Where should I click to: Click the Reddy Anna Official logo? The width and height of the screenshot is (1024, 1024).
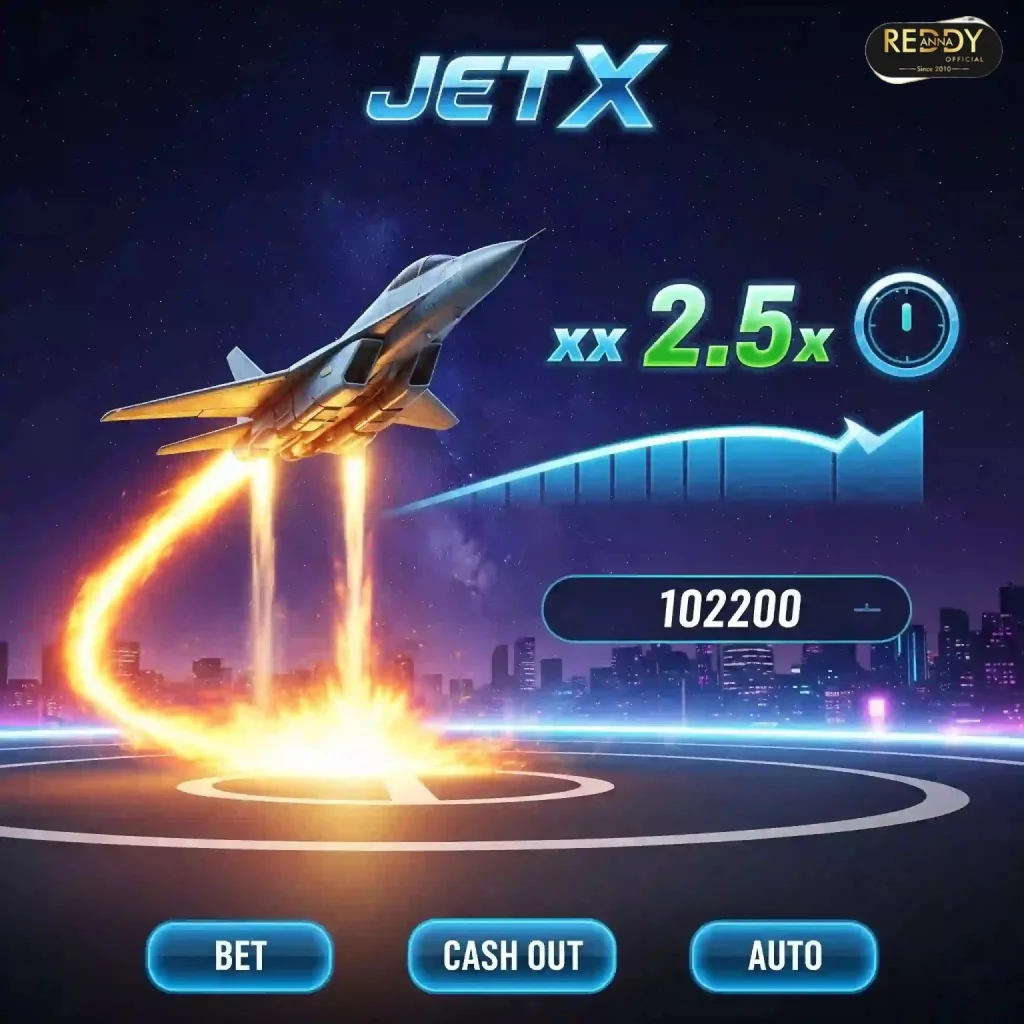933,48
